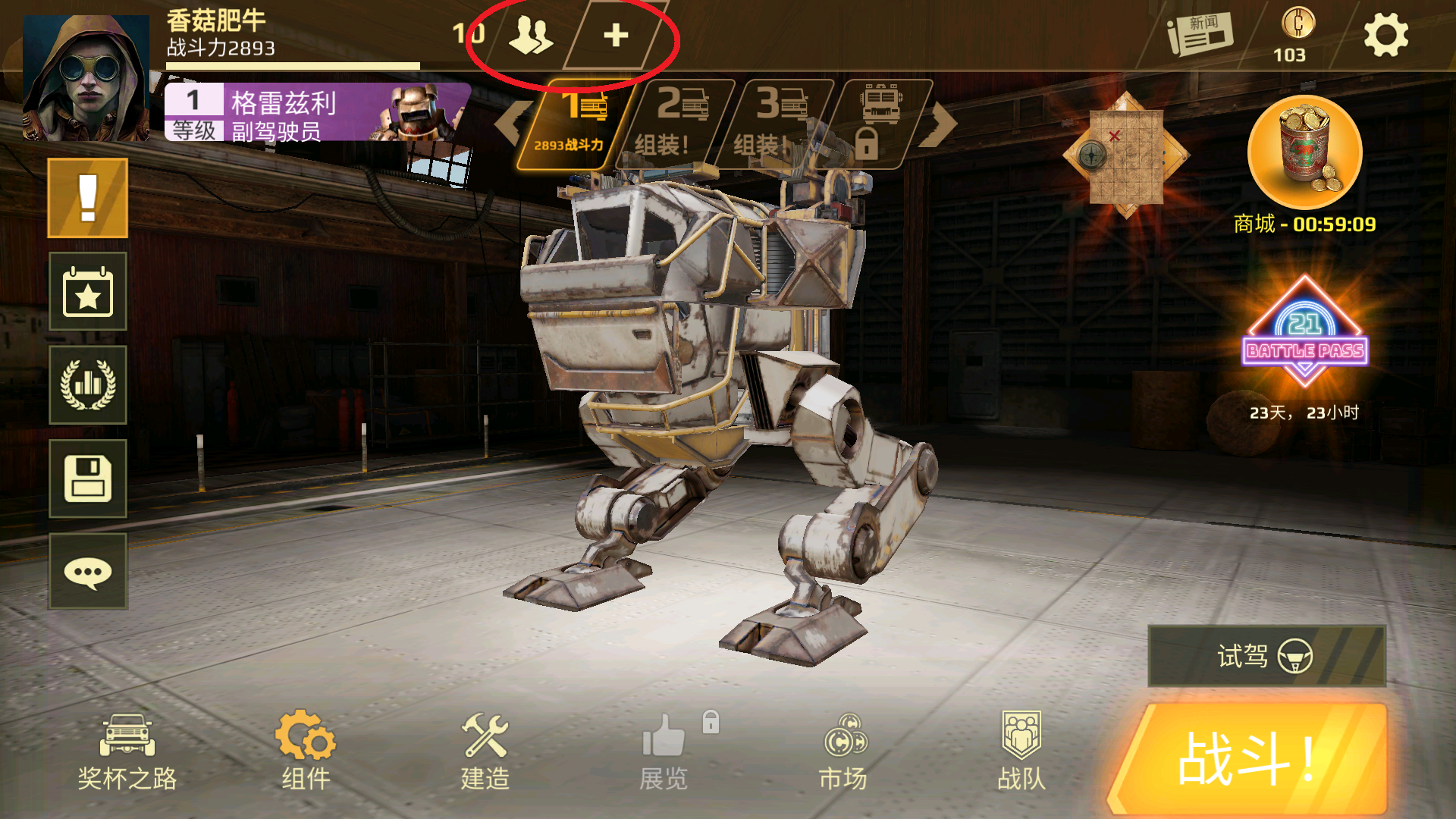Image resolution: width=1456 pixels, height=819 pixels.
Task: Open the exclamation mark notifications
Action: pyautogui.click(x=88, y=198)
